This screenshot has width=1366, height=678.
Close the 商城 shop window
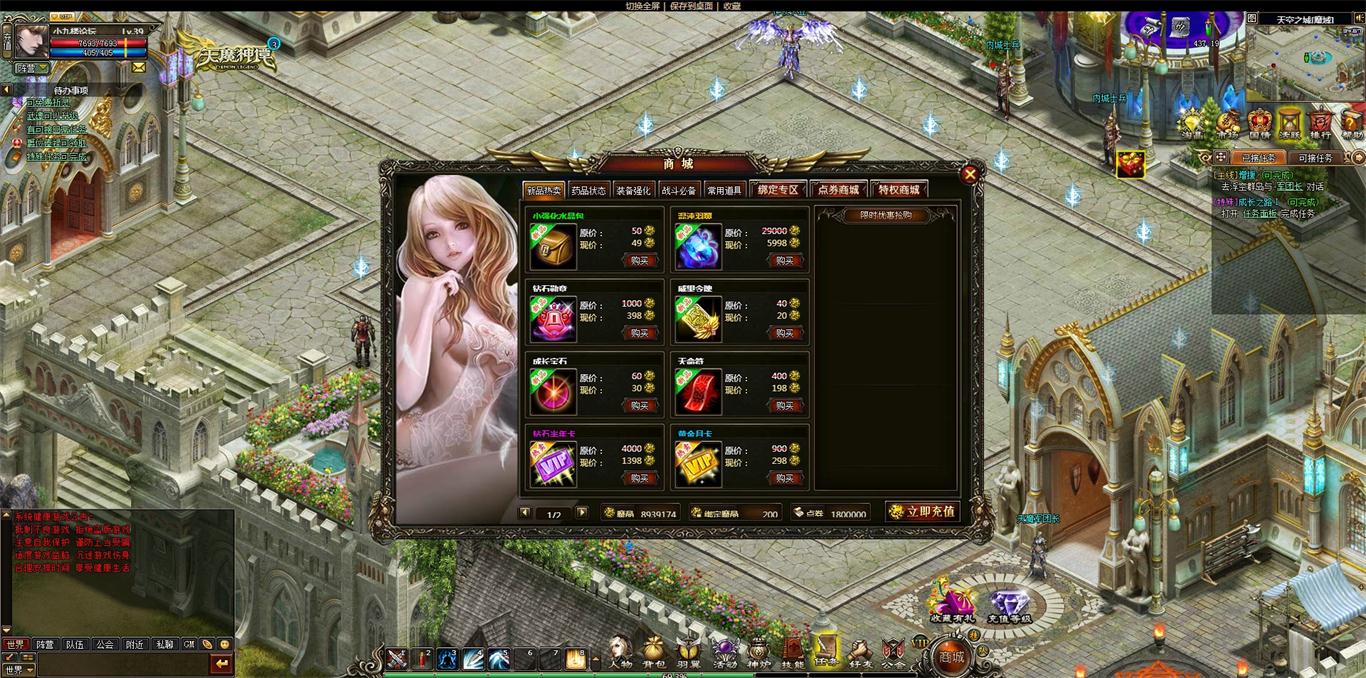(969, 174)
